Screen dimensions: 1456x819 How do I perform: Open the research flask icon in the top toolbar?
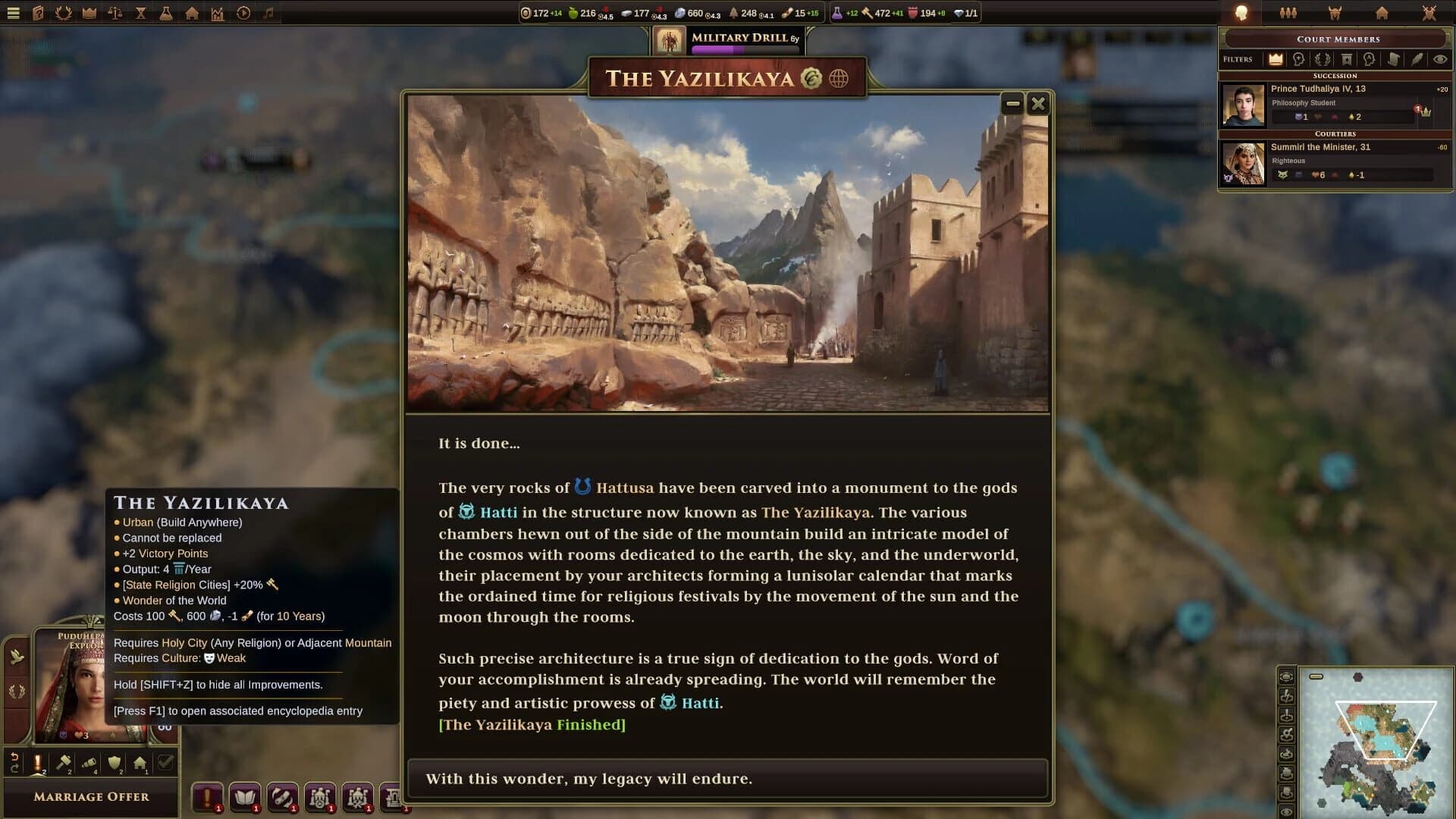point(167,13)
